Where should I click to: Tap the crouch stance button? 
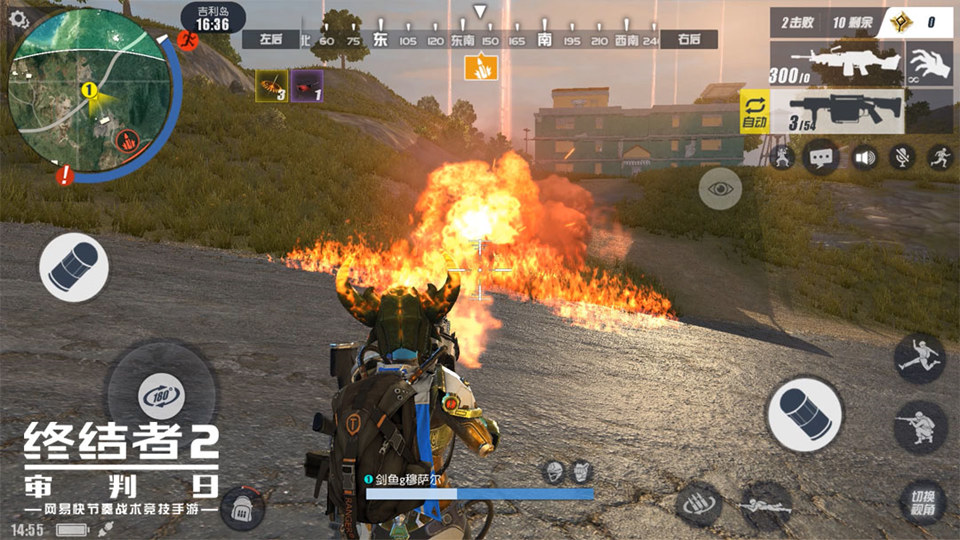[920, 427]
